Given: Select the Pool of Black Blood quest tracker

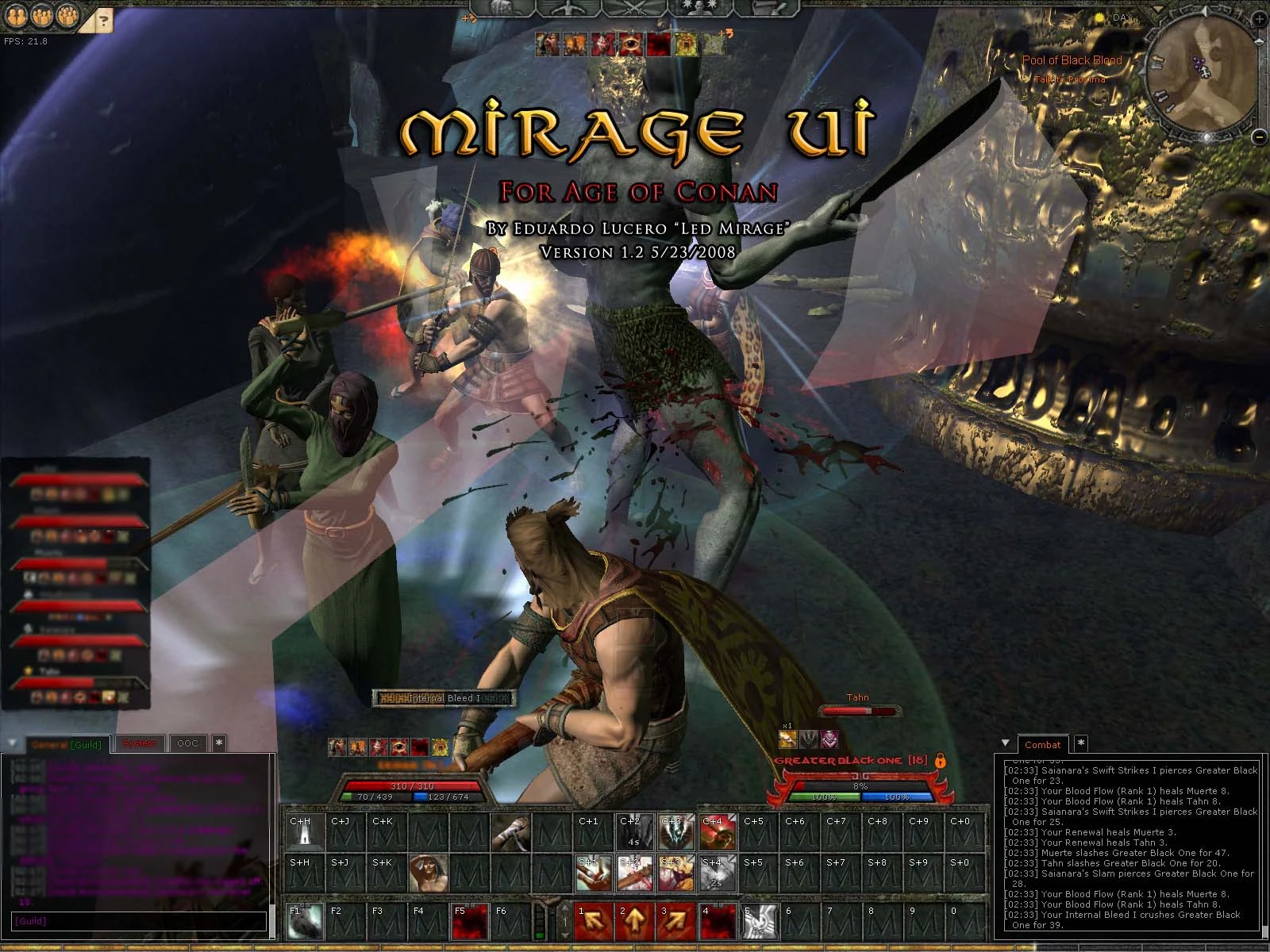Looking at the screenshot, I should 1072,60.
